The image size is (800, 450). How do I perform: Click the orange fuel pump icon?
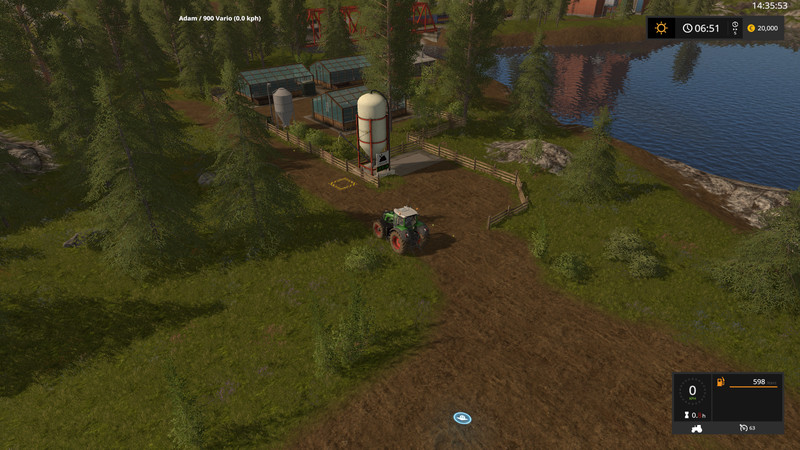tap(720, 382)
